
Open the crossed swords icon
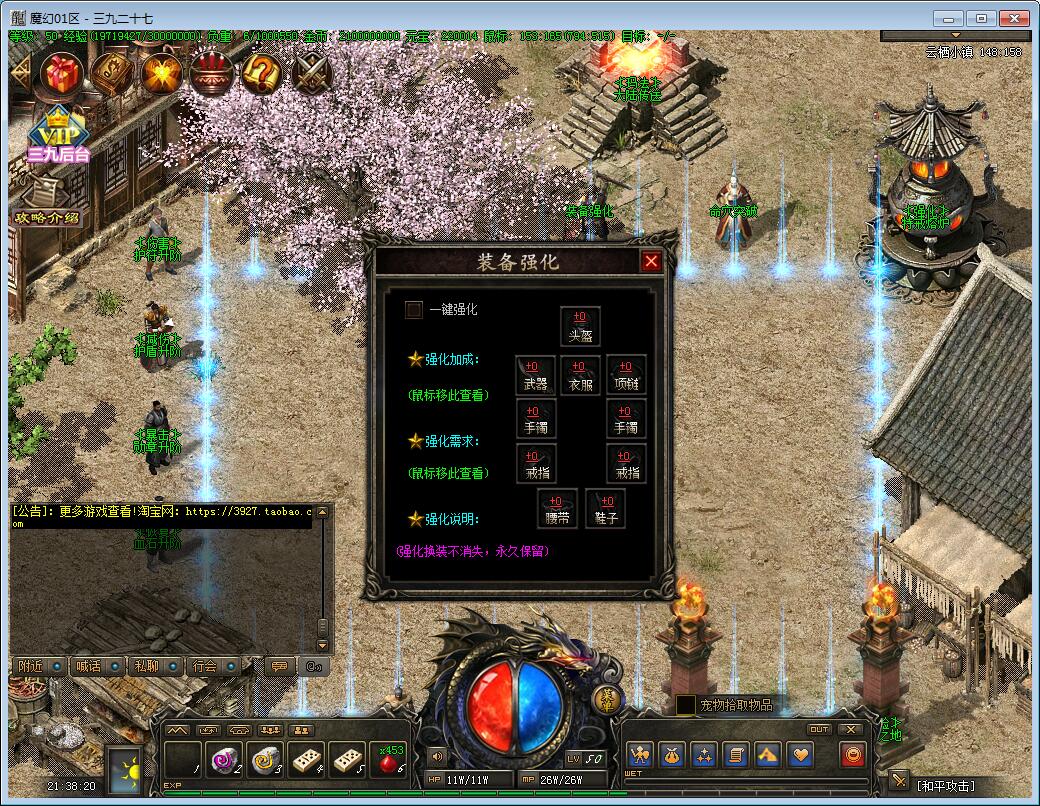click(x=313, y=72)
